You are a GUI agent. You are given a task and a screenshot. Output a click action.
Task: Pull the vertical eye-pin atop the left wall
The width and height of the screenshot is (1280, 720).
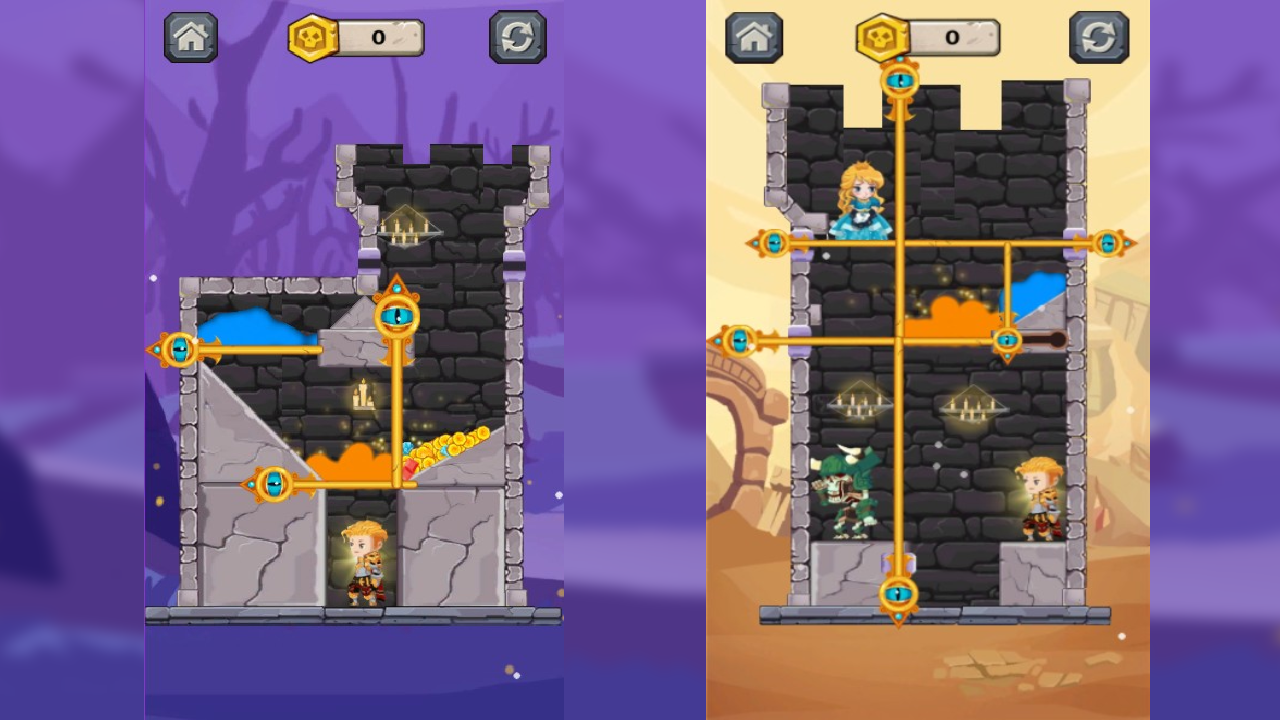point(396,312)
